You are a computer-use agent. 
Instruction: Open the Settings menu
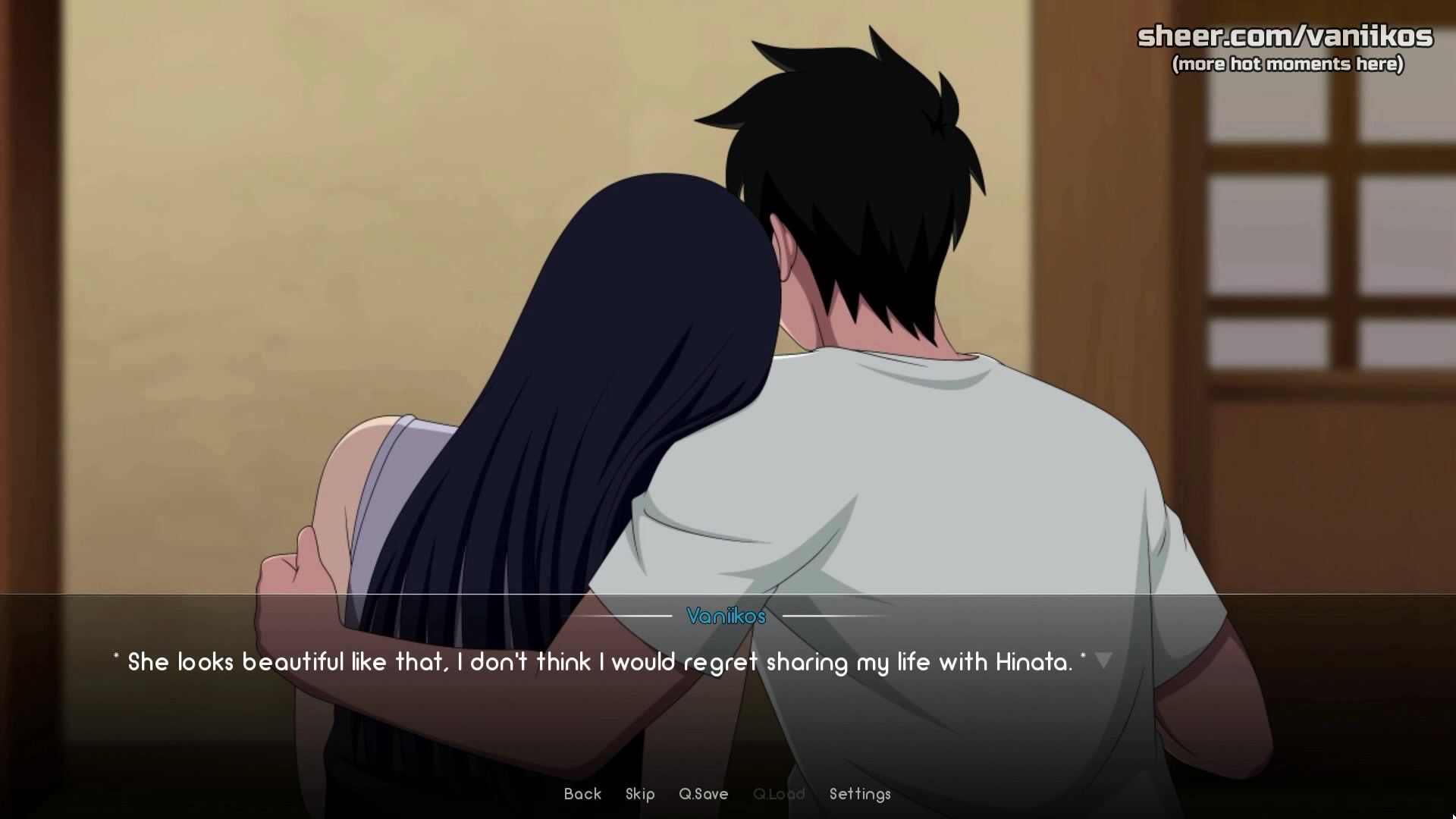pyautogui.click(x=860, y=794)
